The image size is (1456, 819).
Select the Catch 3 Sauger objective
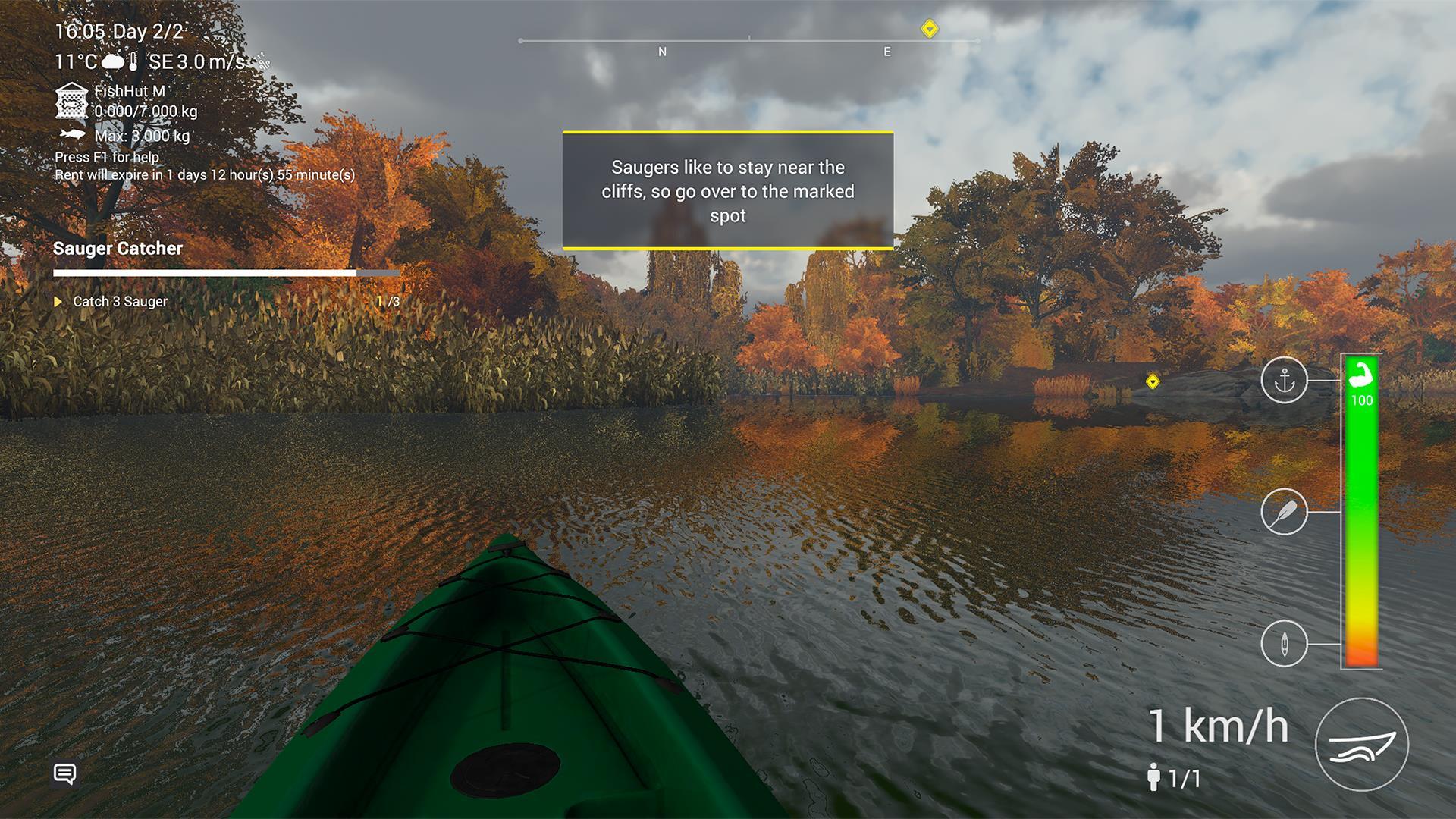click(x=120, y=301)
